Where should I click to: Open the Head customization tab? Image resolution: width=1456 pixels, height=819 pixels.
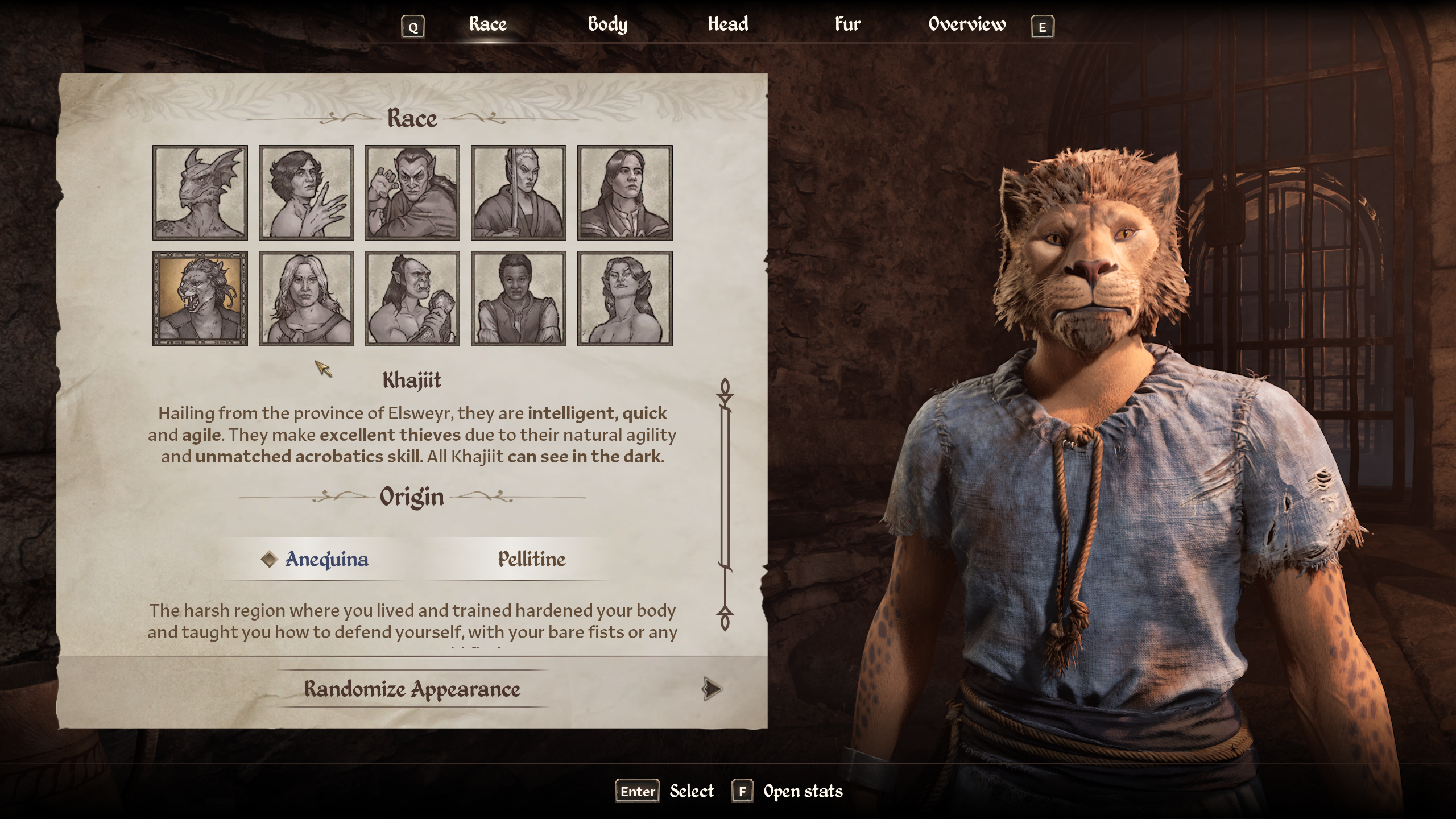click(728, 24)
